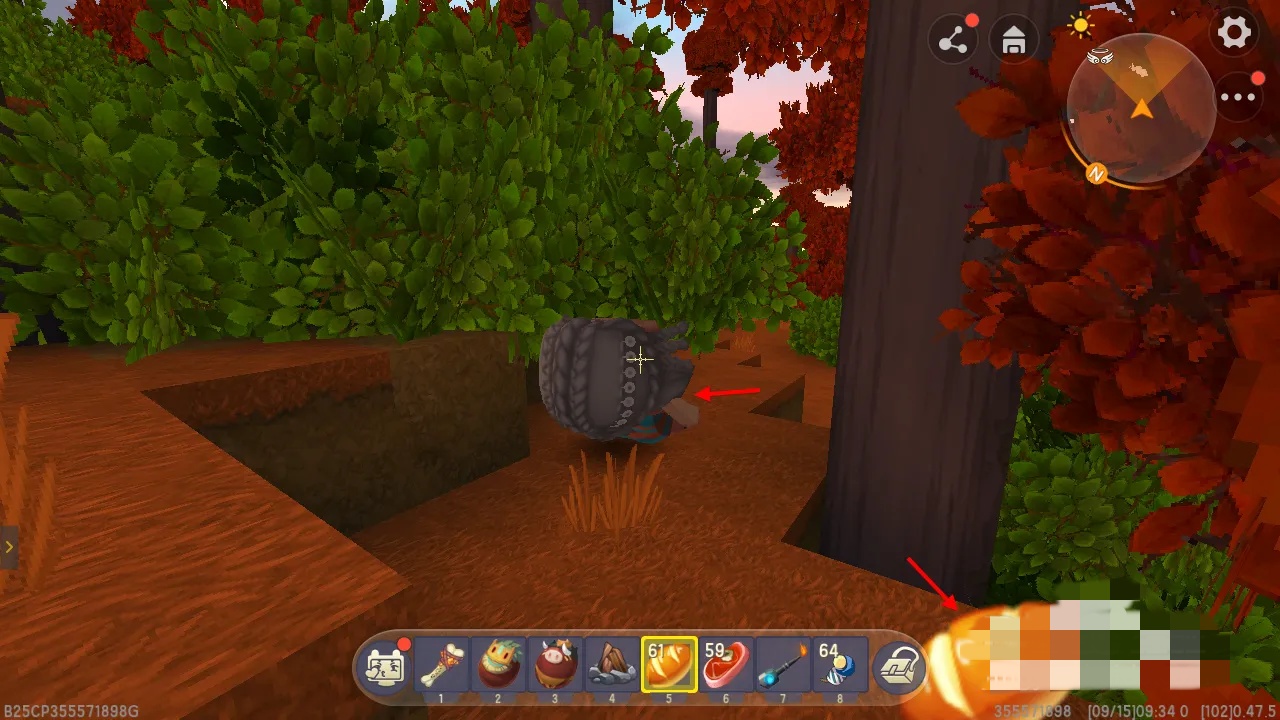
Task: Equip the torch staff in slot 7
Action: [783, 664]
